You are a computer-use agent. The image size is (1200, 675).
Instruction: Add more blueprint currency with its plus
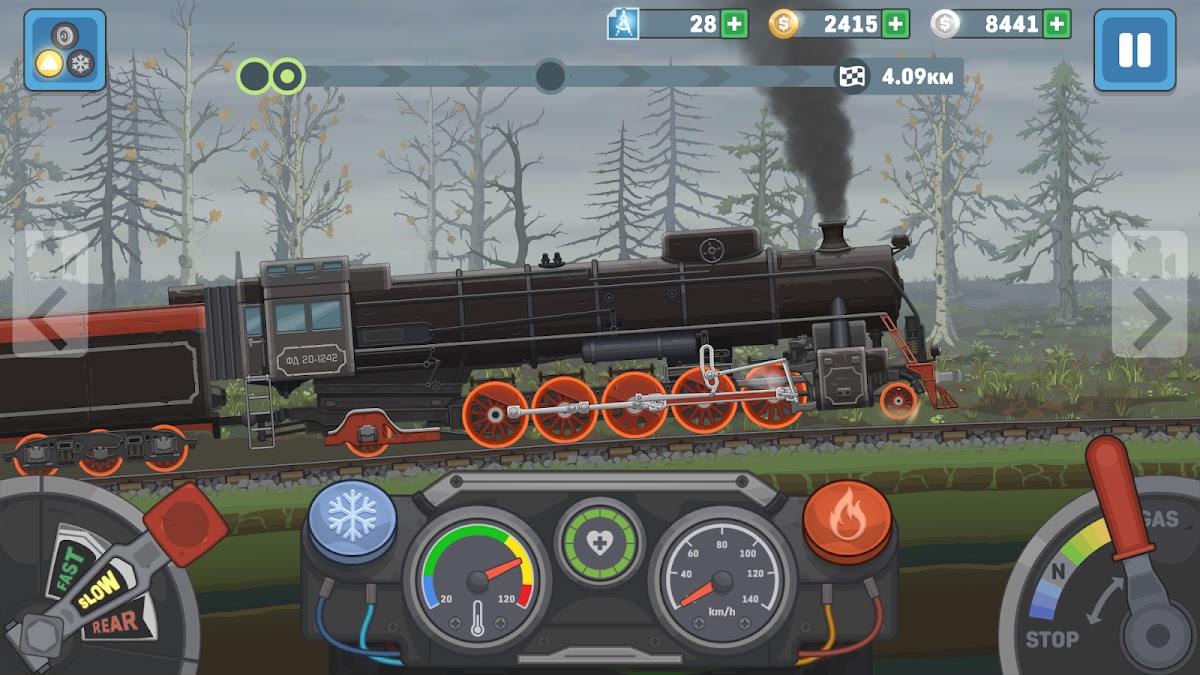[x=734, y=24]
